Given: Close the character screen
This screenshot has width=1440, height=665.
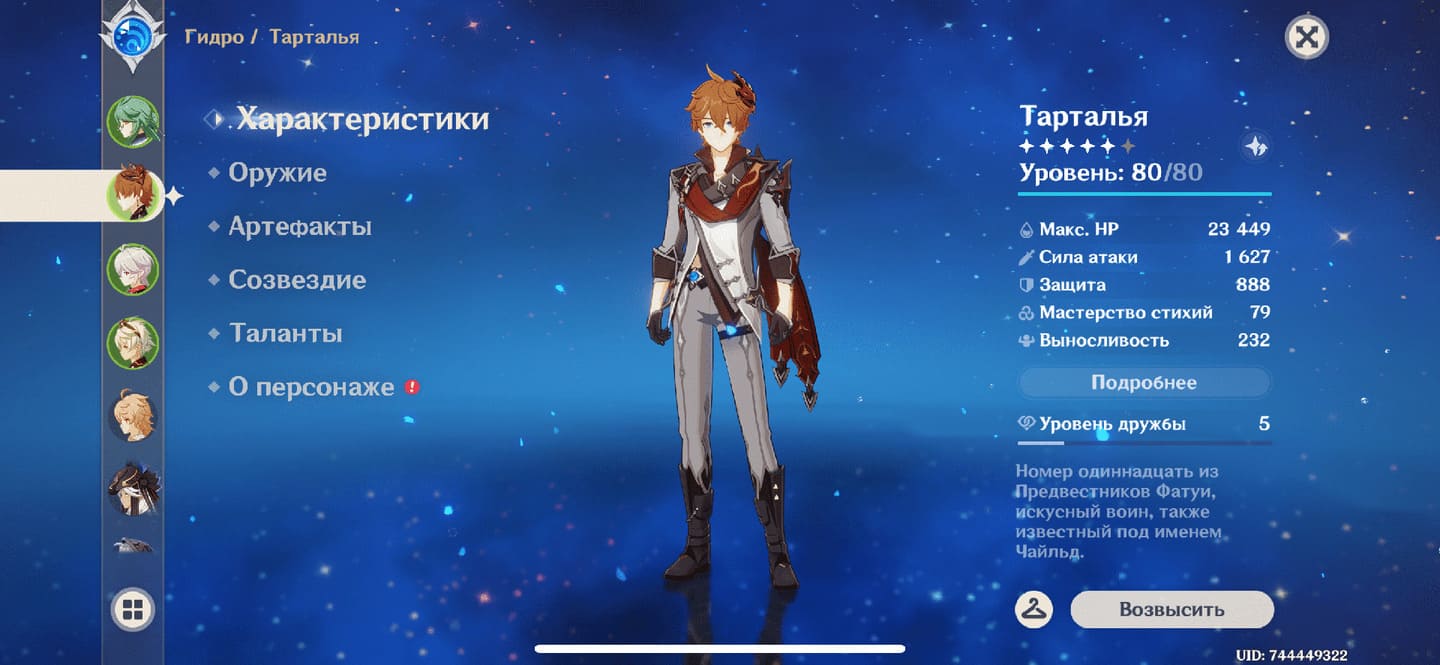Looking at the screenshot, I should click(x=1305, y=38).
